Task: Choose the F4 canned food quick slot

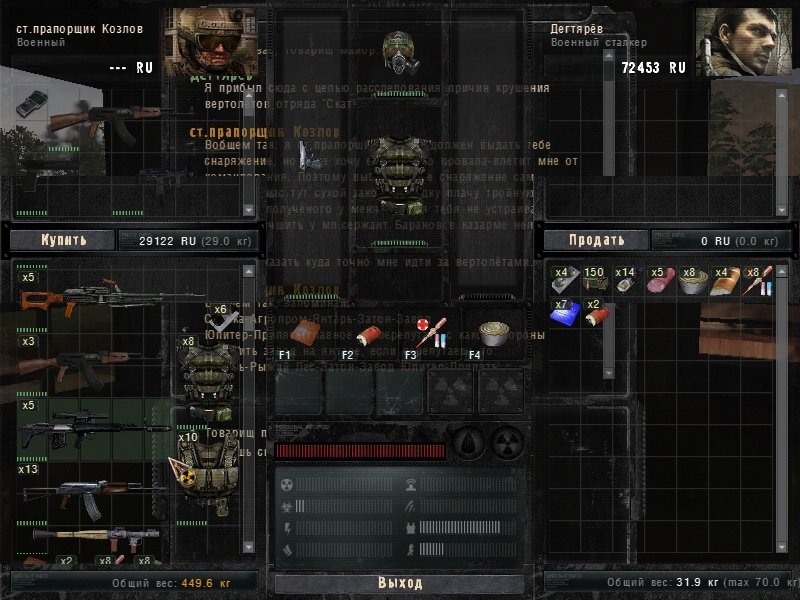Action: pyautogui.click(x=490, y=334)
